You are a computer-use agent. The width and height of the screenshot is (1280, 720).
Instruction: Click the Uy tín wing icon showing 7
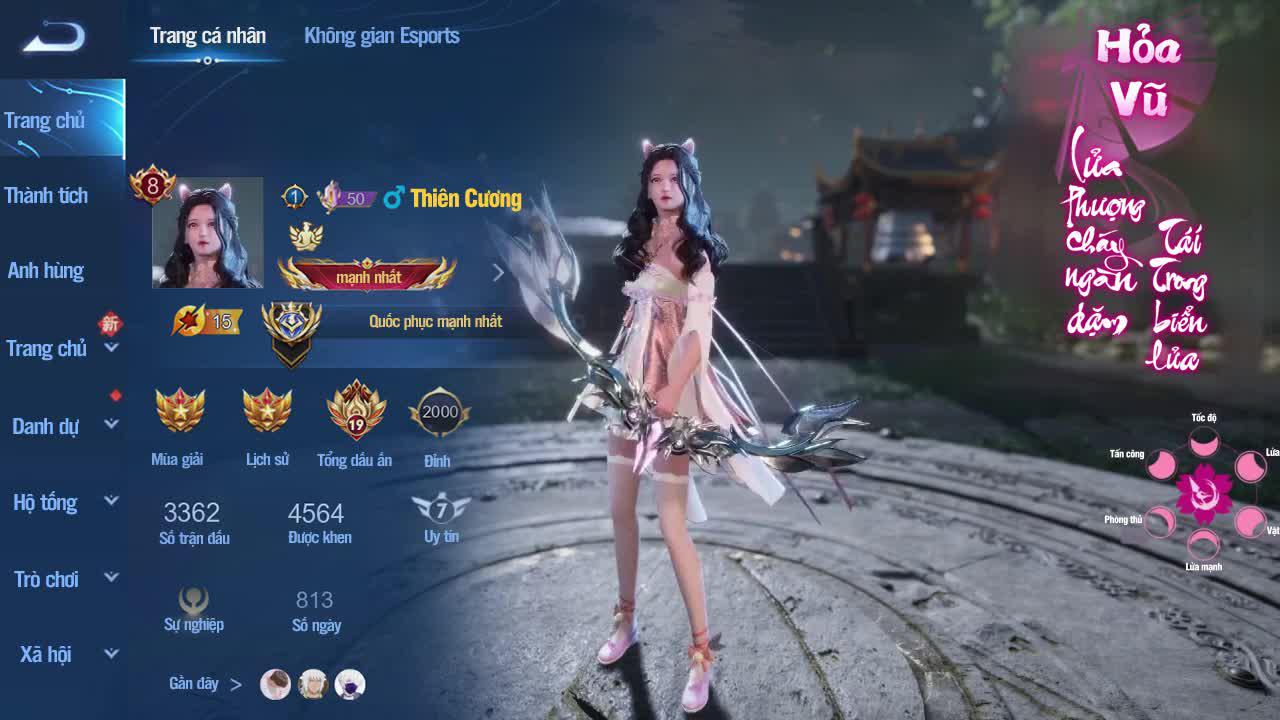pyautogui.click(x=438, y=510)
